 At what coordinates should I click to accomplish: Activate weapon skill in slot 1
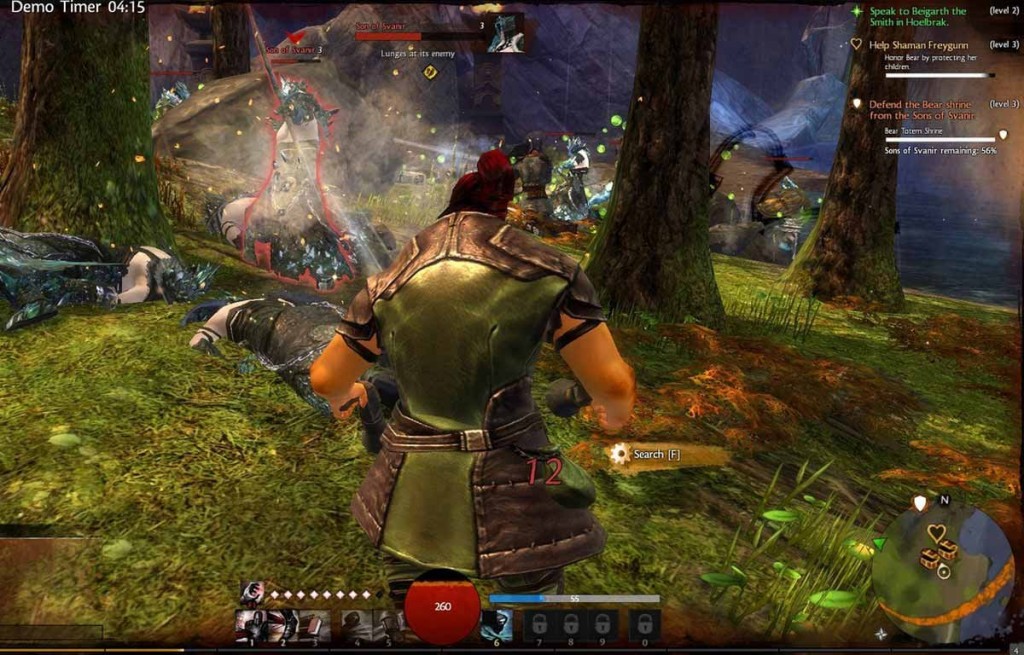tap(251, 625)
